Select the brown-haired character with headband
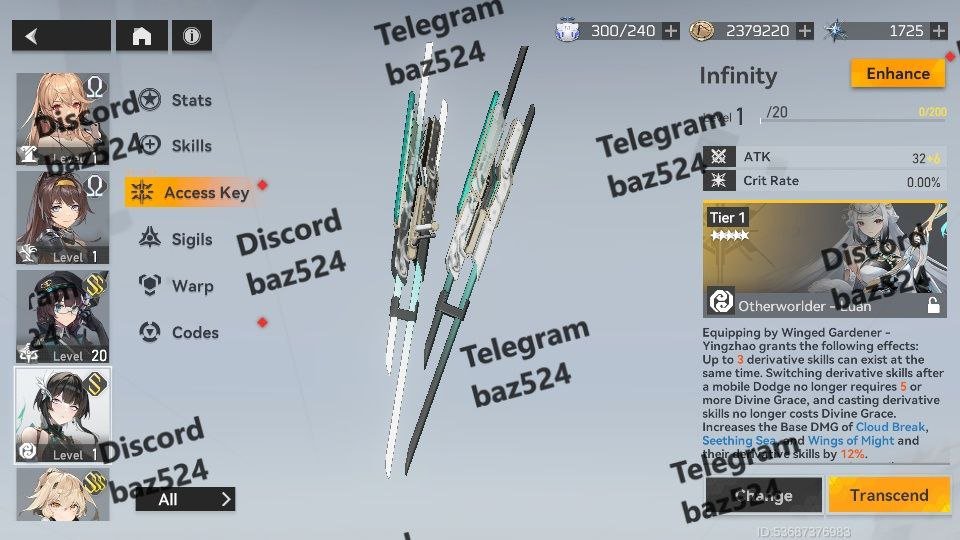 (x=63, y=217)
